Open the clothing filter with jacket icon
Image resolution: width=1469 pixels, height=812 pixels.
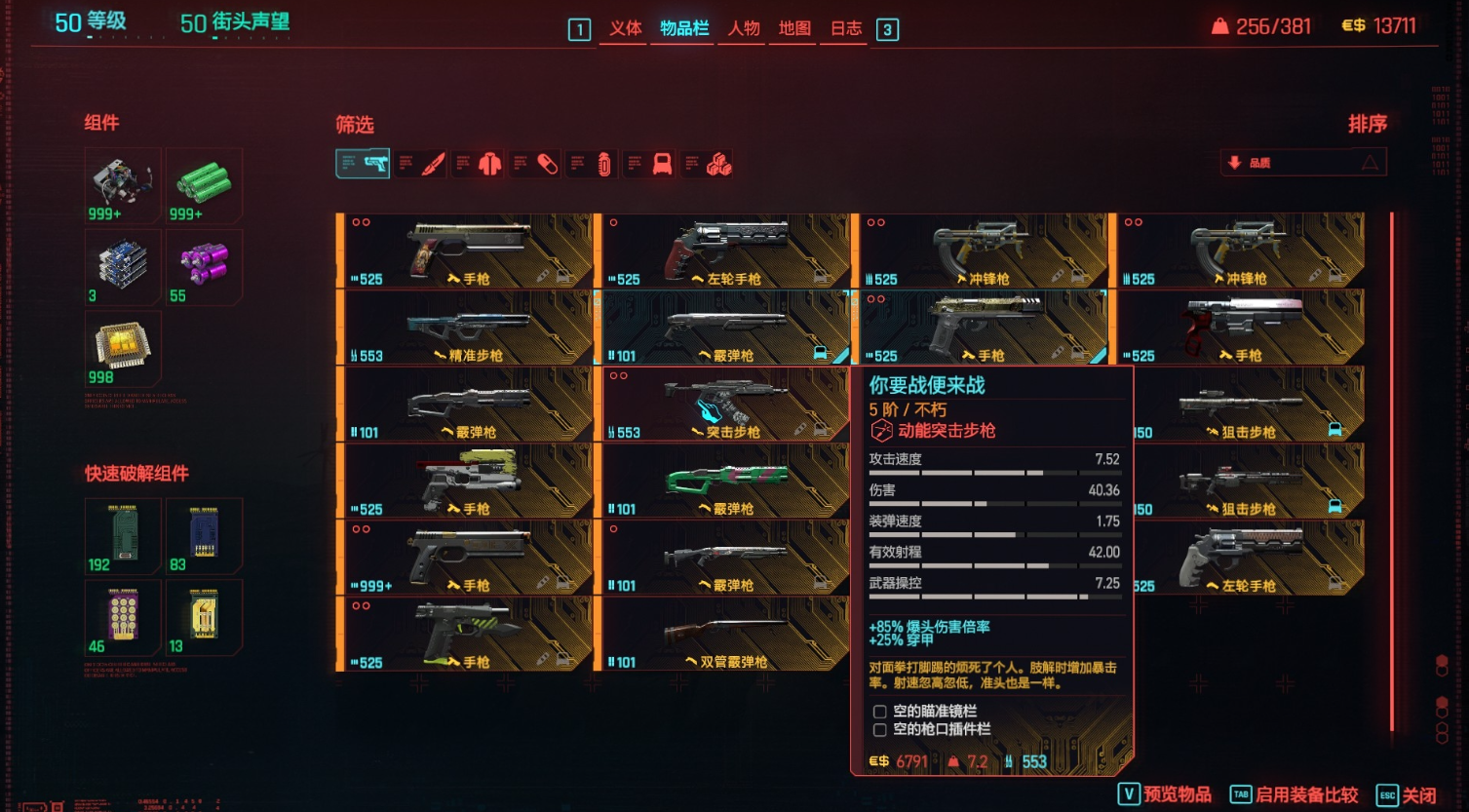(x=488, y=163)
